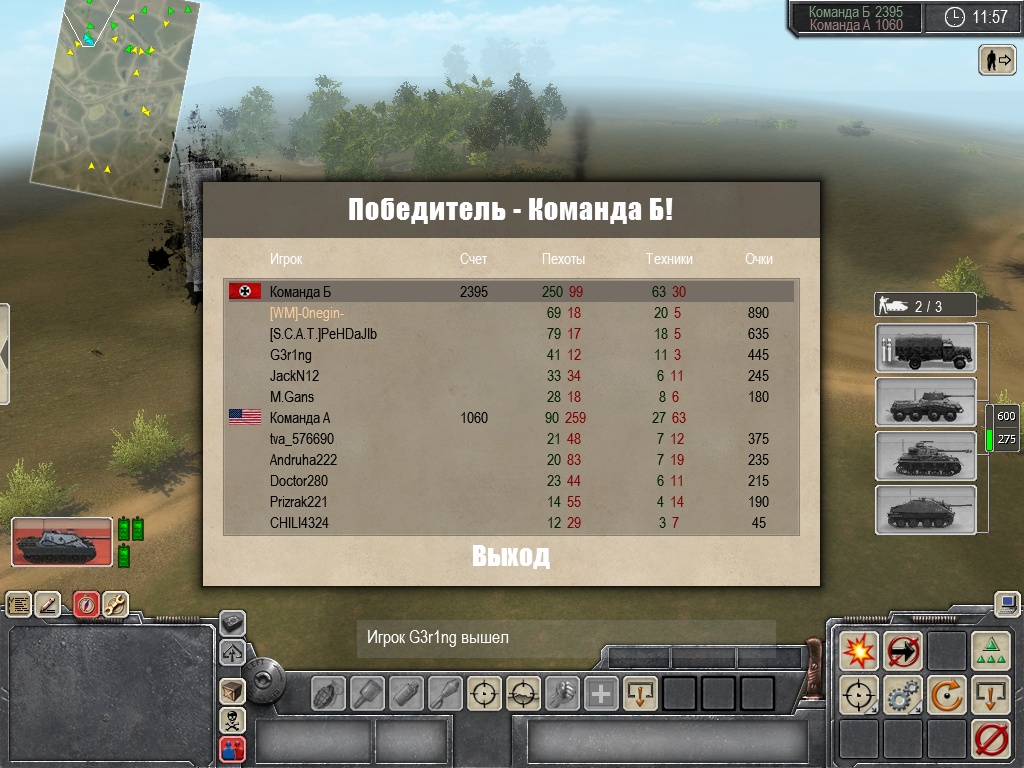
Task: Click the red cancel circle command
Action: pyautogui.click(x=990, y=738)
